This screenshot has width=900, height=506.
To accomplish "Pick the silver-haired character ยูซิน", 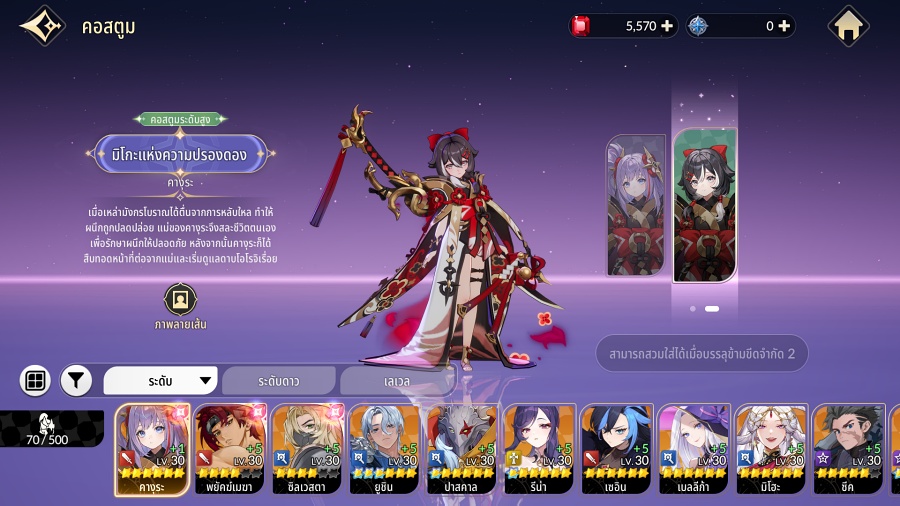I will click(384, 449).
